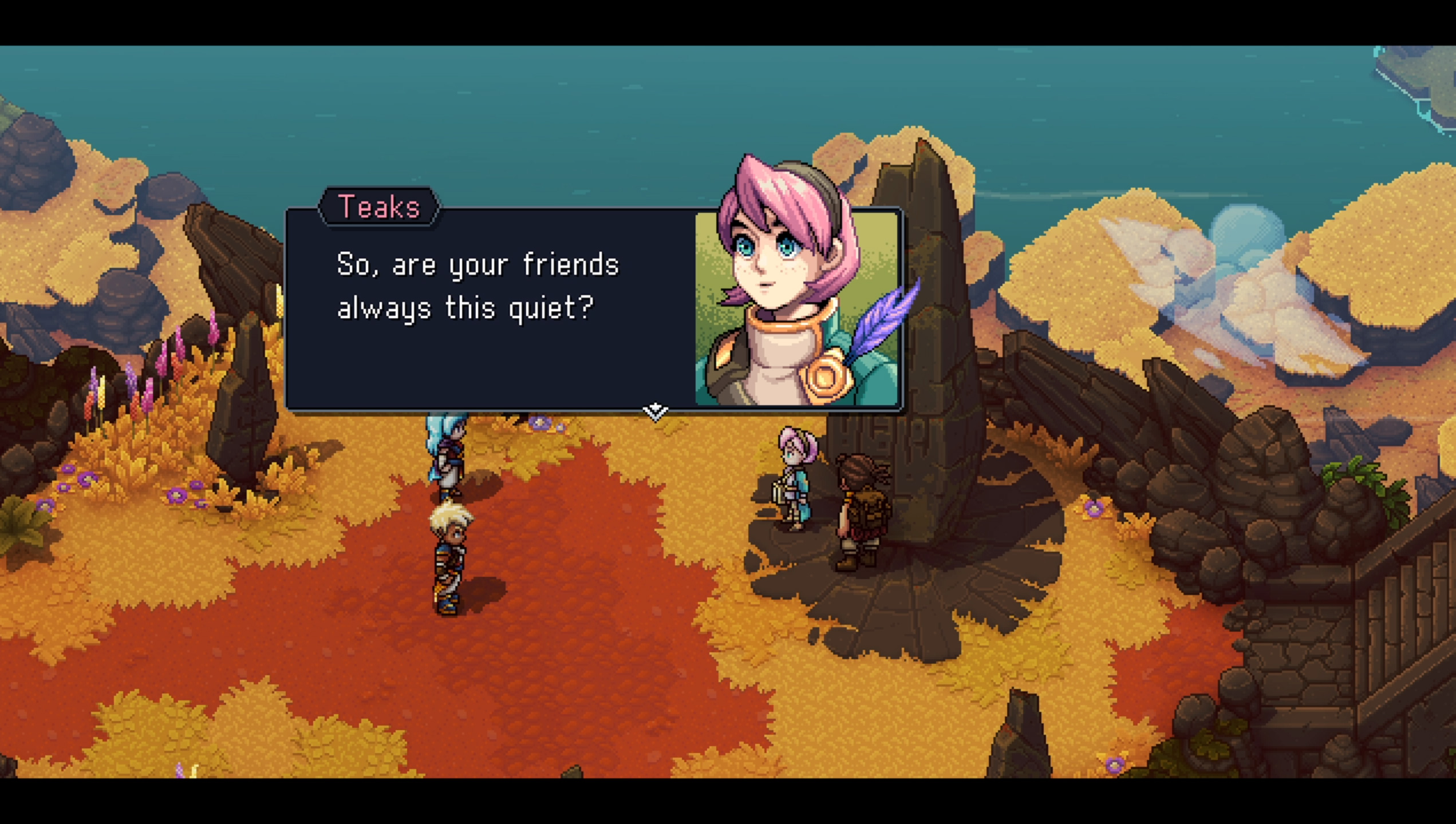
Task: Advance the dialogue with the continue arrow
Action: [x=655, y=411]
